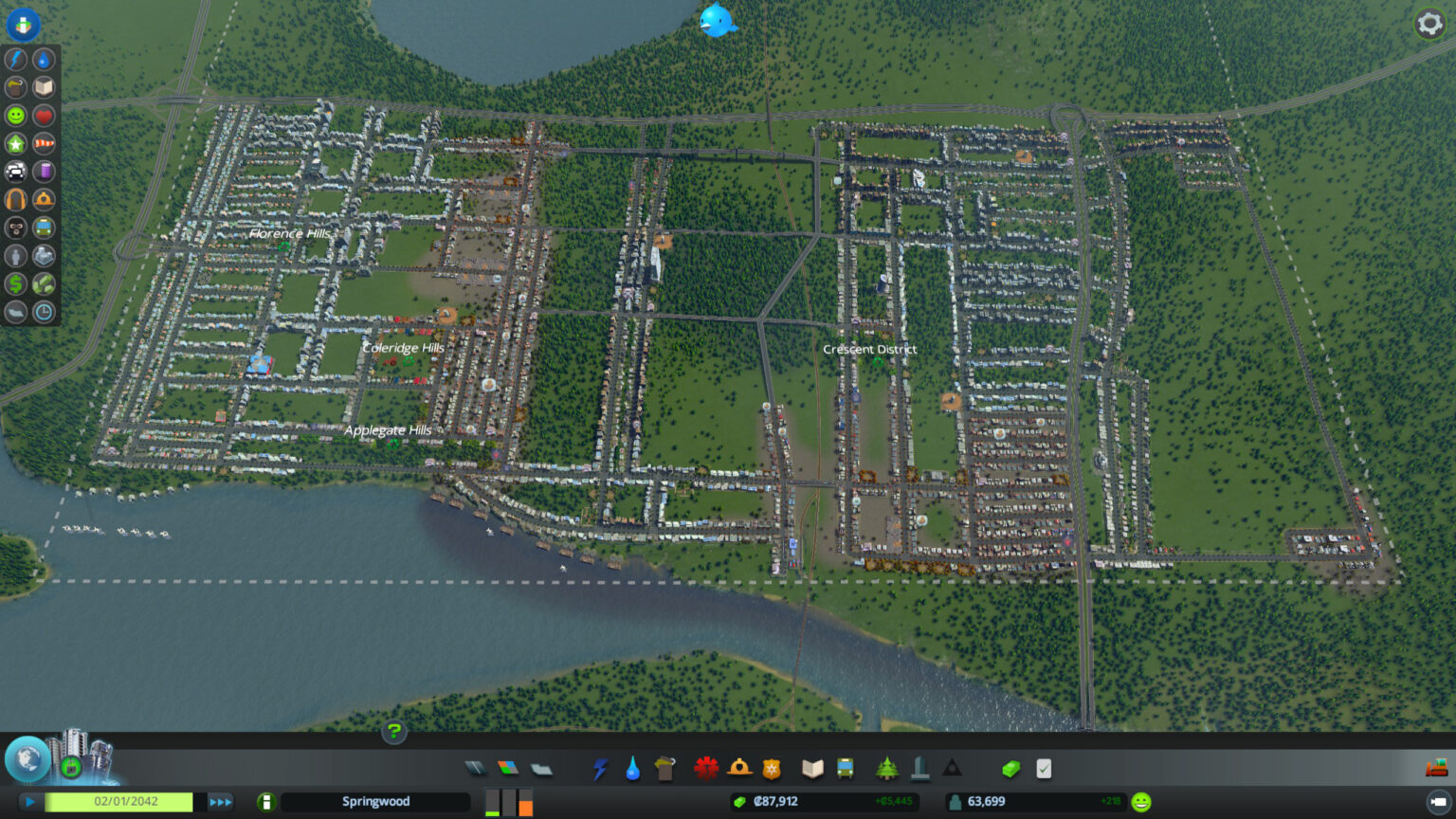Open the Chirper bird feed
This screenshot has height=819, width=1456.
tap(718, 21)
